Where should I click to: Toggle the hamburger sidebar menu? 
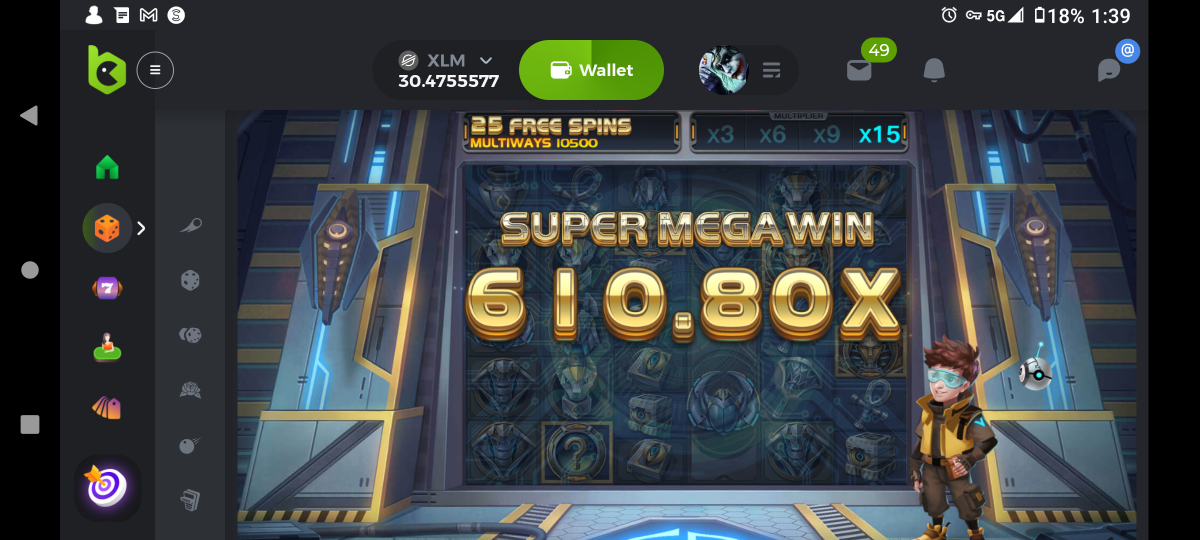155,70
